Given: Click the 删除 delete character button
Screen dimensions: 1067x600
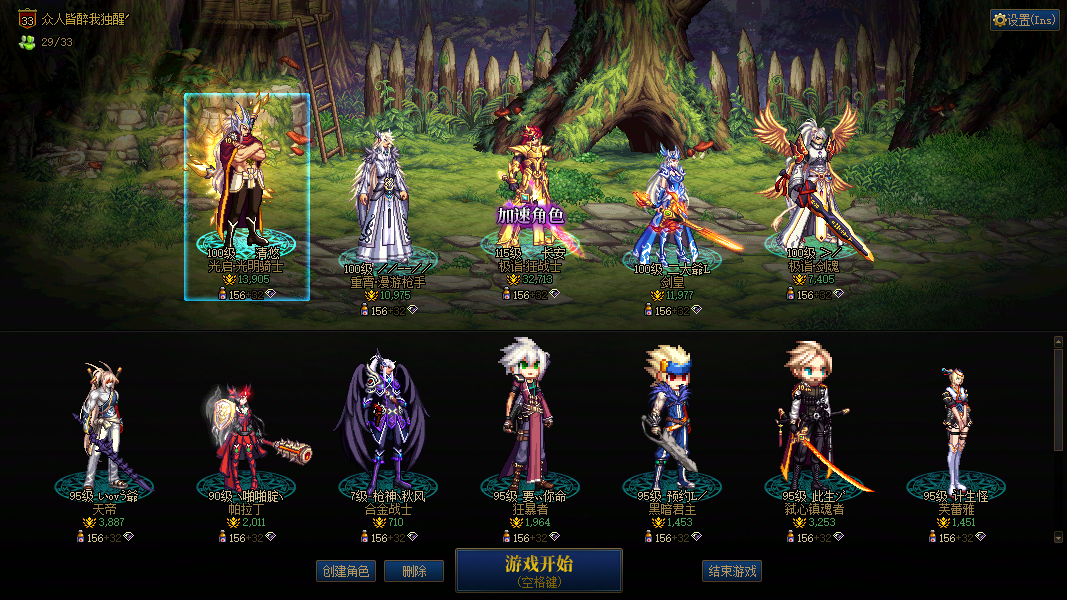Looking at the screenshot, I should [x=414, y=571].
